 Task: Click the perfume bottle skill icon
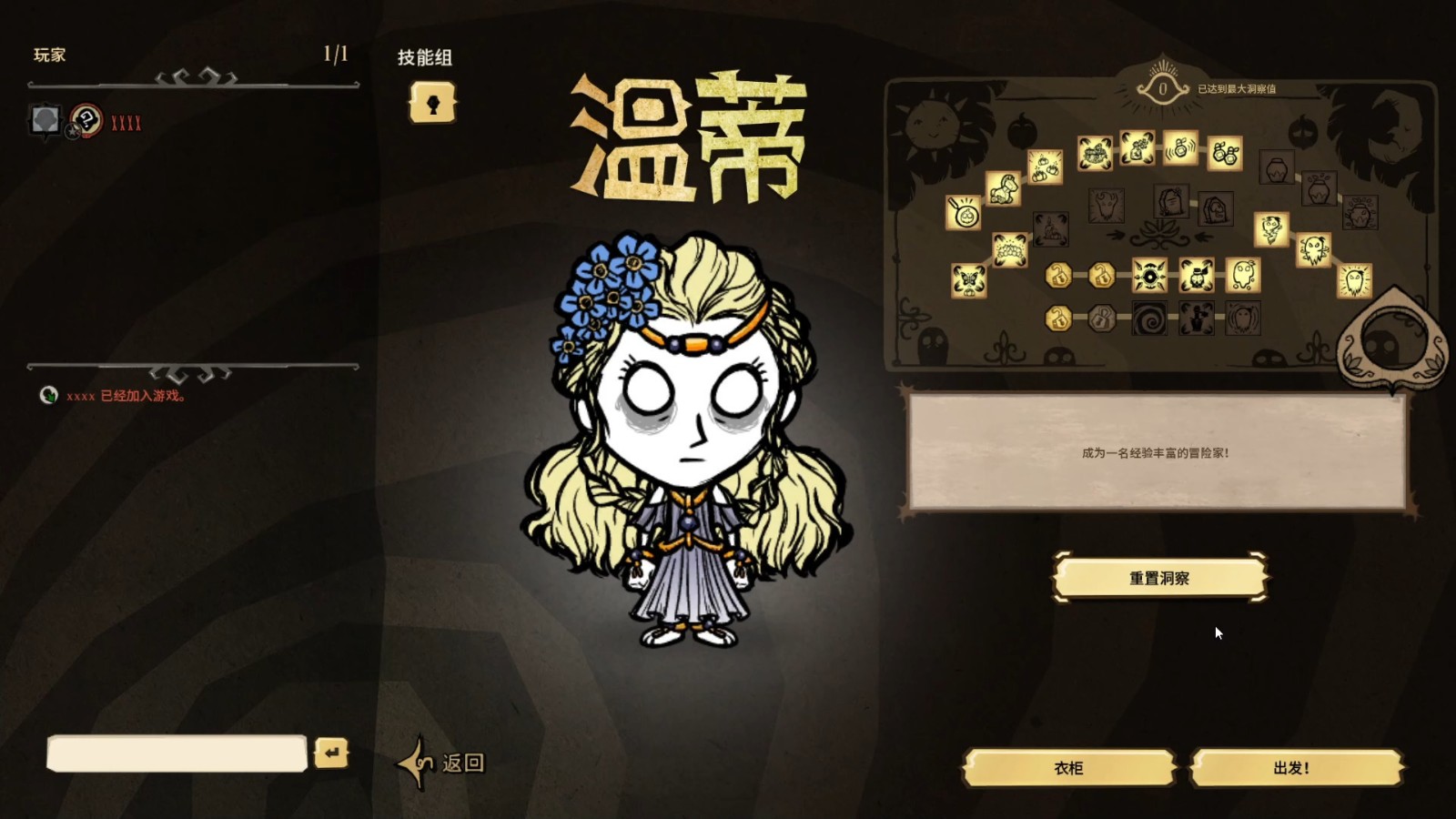click(x=1182, y=149)
